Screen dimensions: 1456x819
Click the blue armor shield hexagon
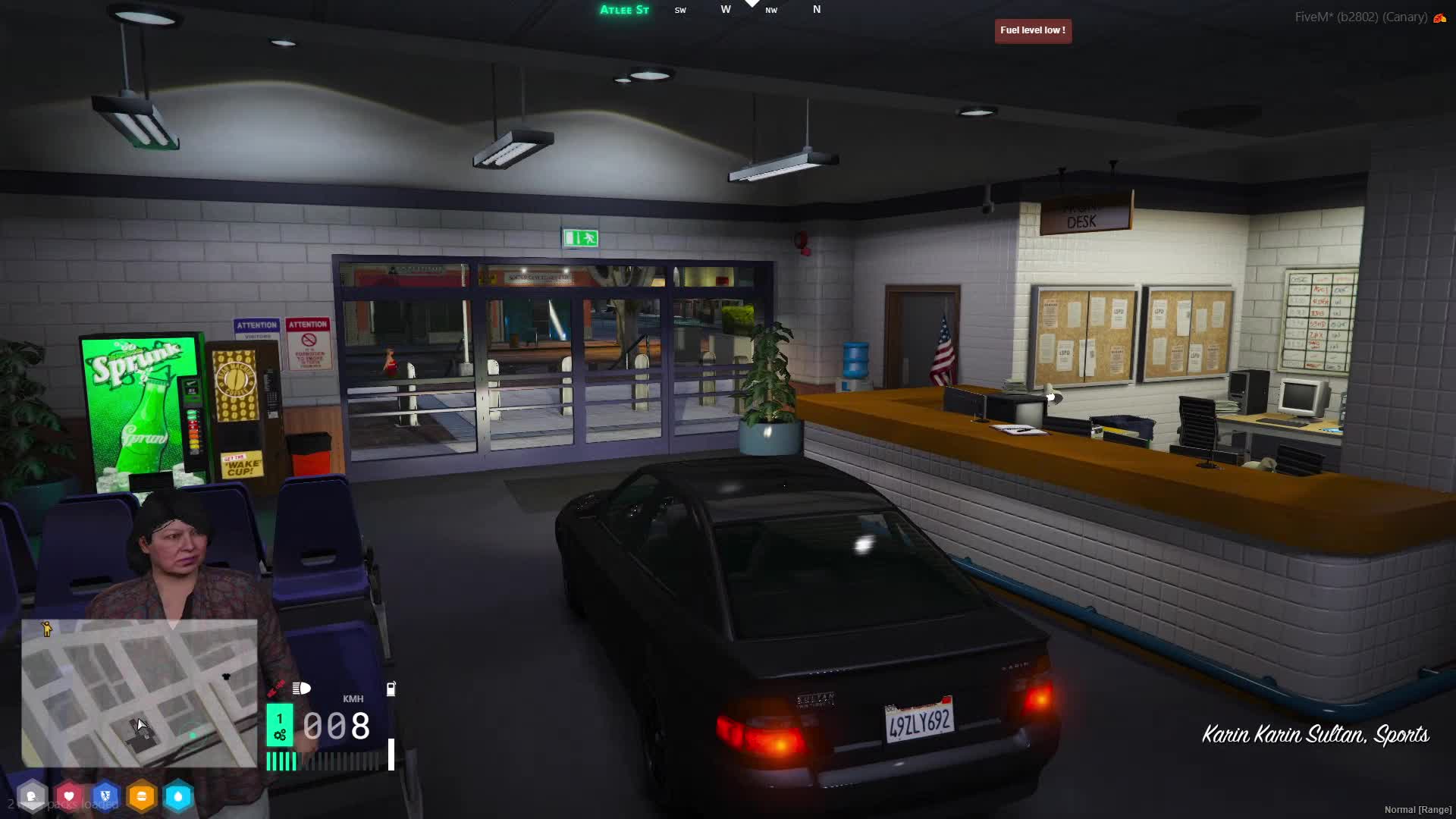tap(105, 796)
